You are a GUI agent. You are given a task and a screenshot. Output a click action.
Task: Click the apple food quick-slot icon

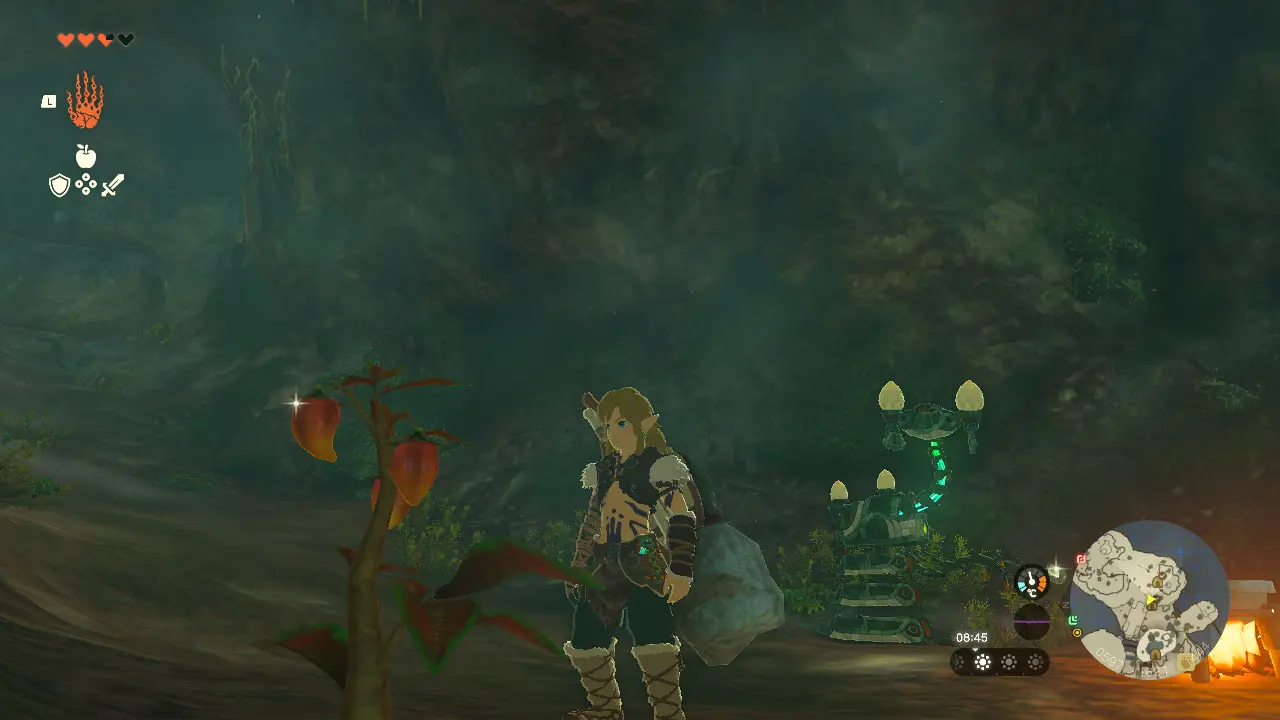pos(86,156)
